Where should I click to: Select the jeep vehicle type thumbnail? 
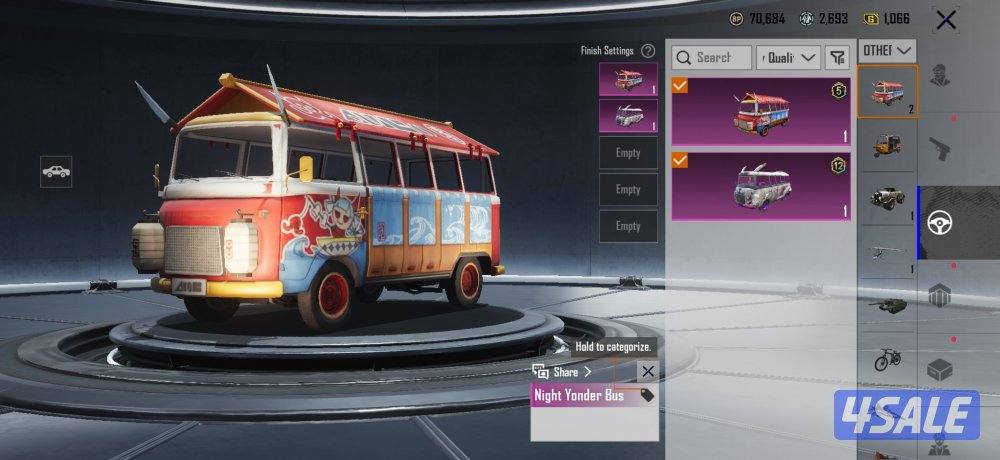pos(887,197)
